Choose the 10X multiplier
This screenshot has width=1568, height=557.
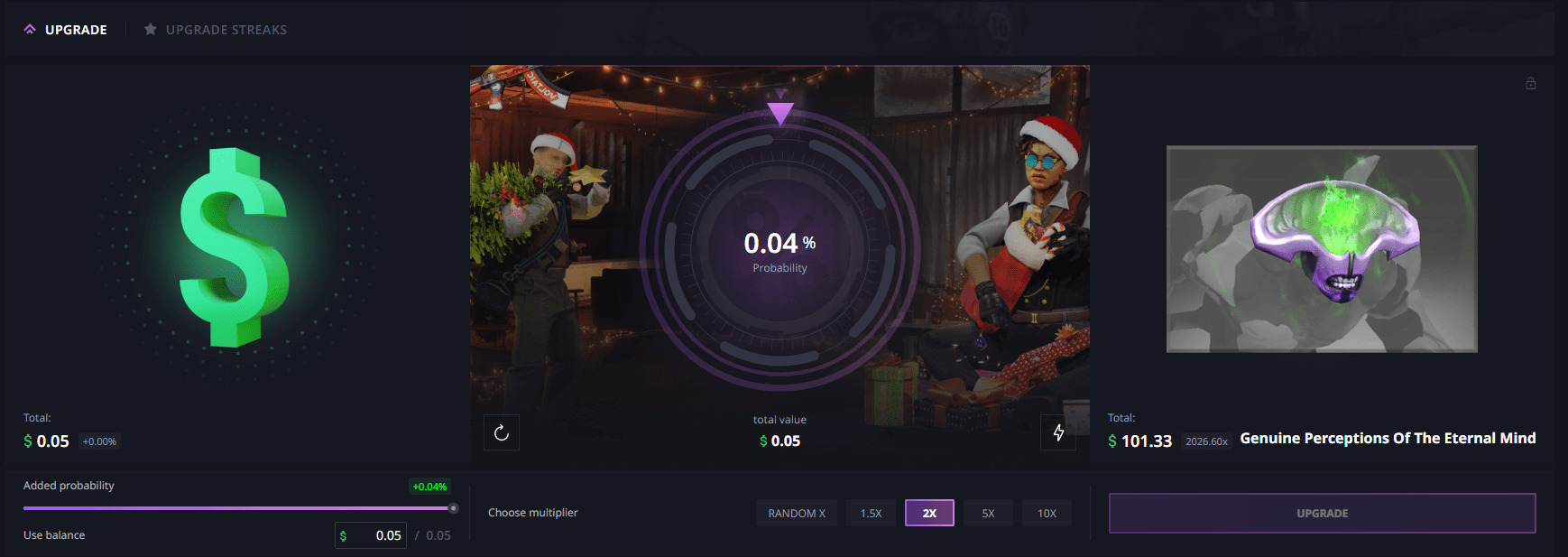[x=1047, y=513]
